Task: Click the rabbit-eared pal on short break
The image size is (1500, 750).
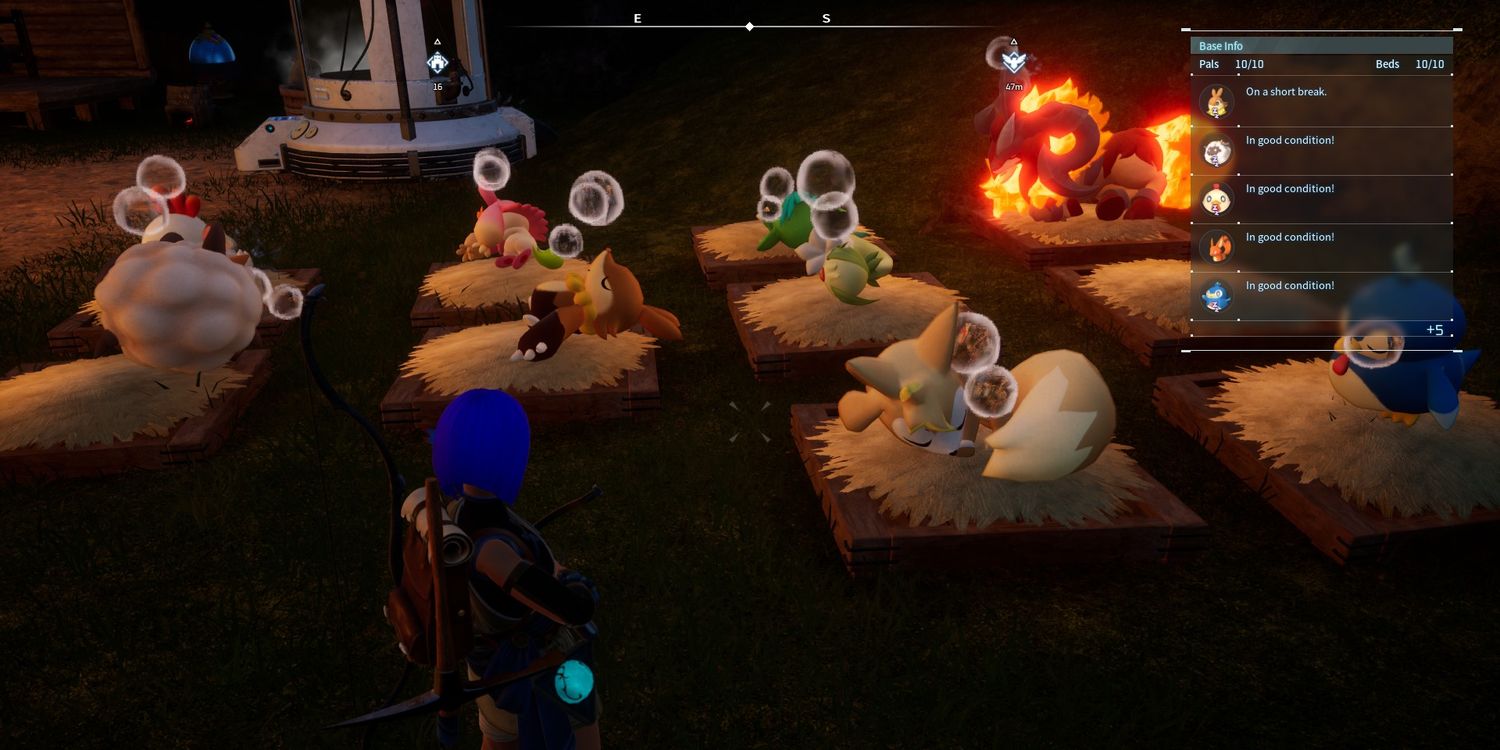Action: click(x=1217, y=102)
